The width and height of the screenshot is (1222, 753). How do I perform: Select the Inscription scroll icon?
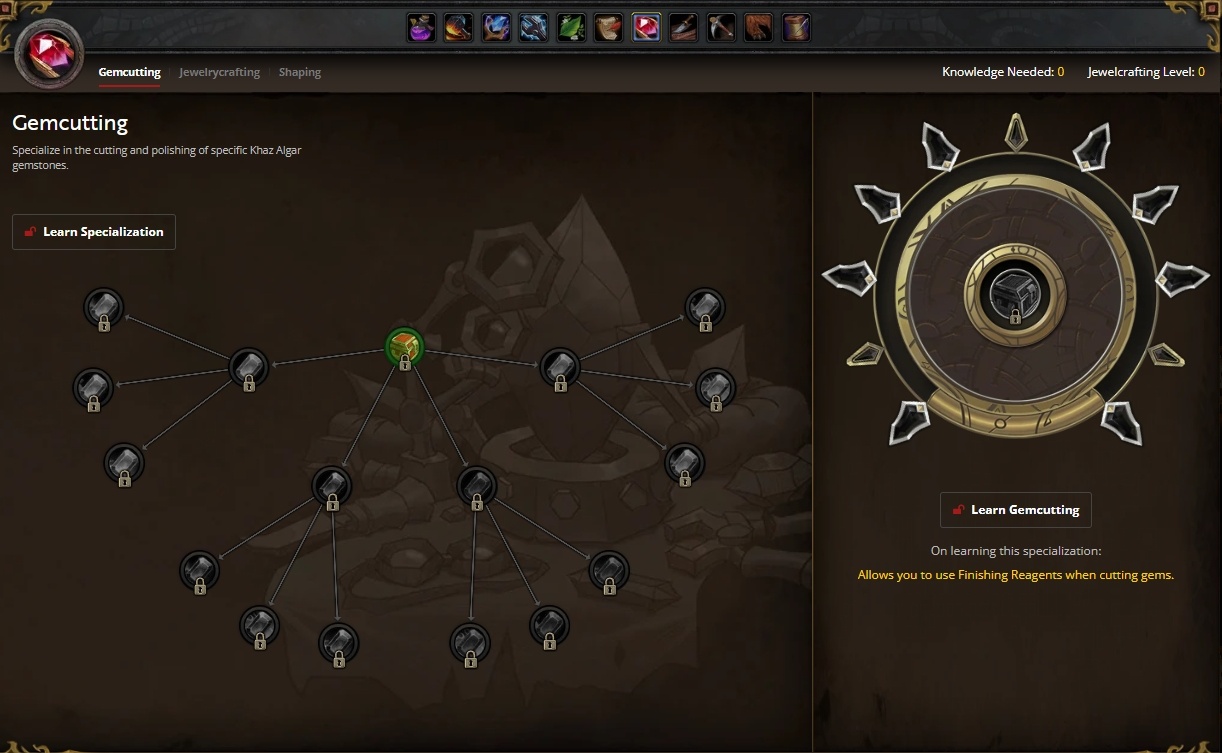click(609, 27)
